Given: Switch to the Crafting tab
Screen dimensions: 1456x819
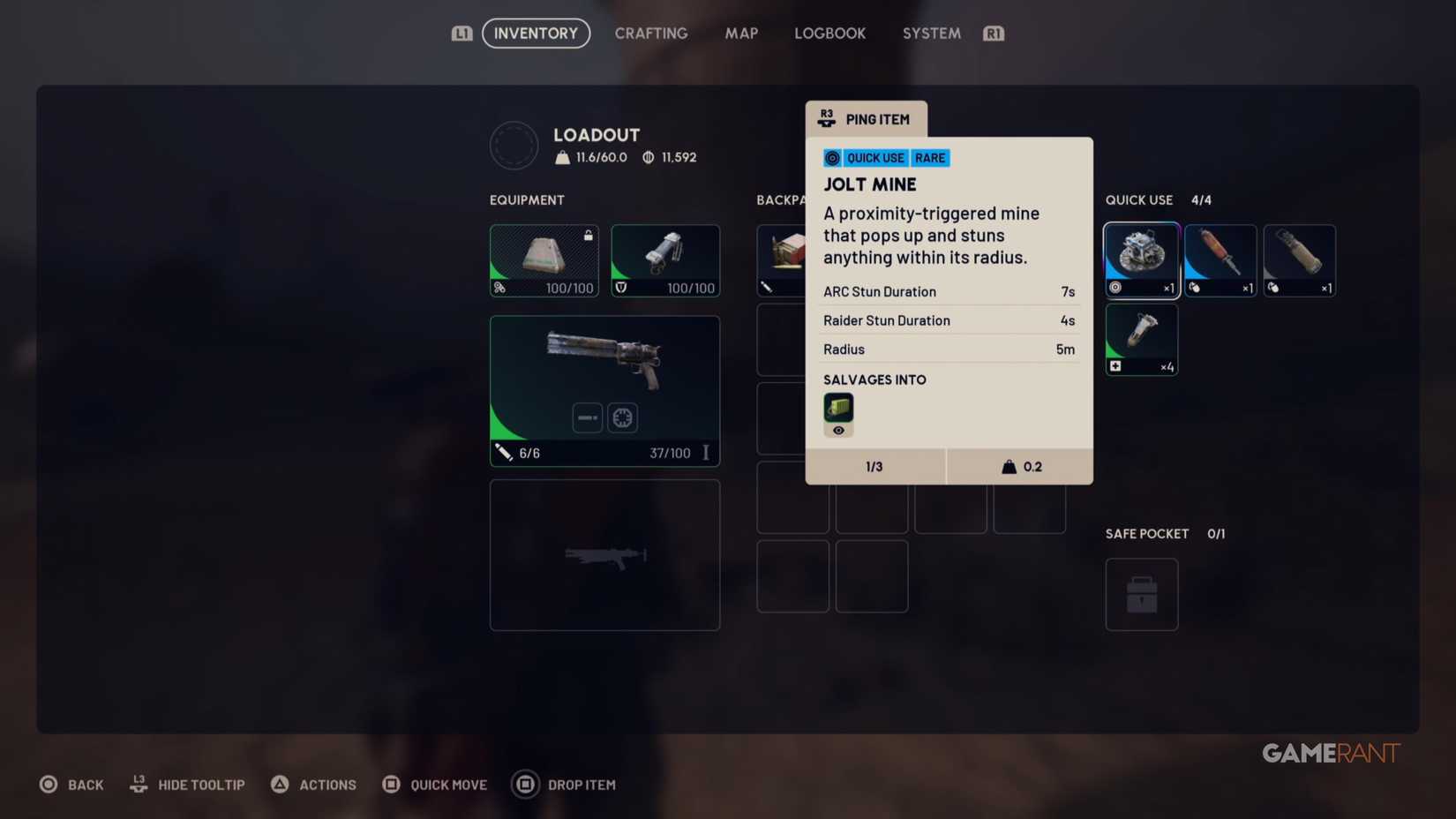Looking at the screenshot, I should point(650,33).
